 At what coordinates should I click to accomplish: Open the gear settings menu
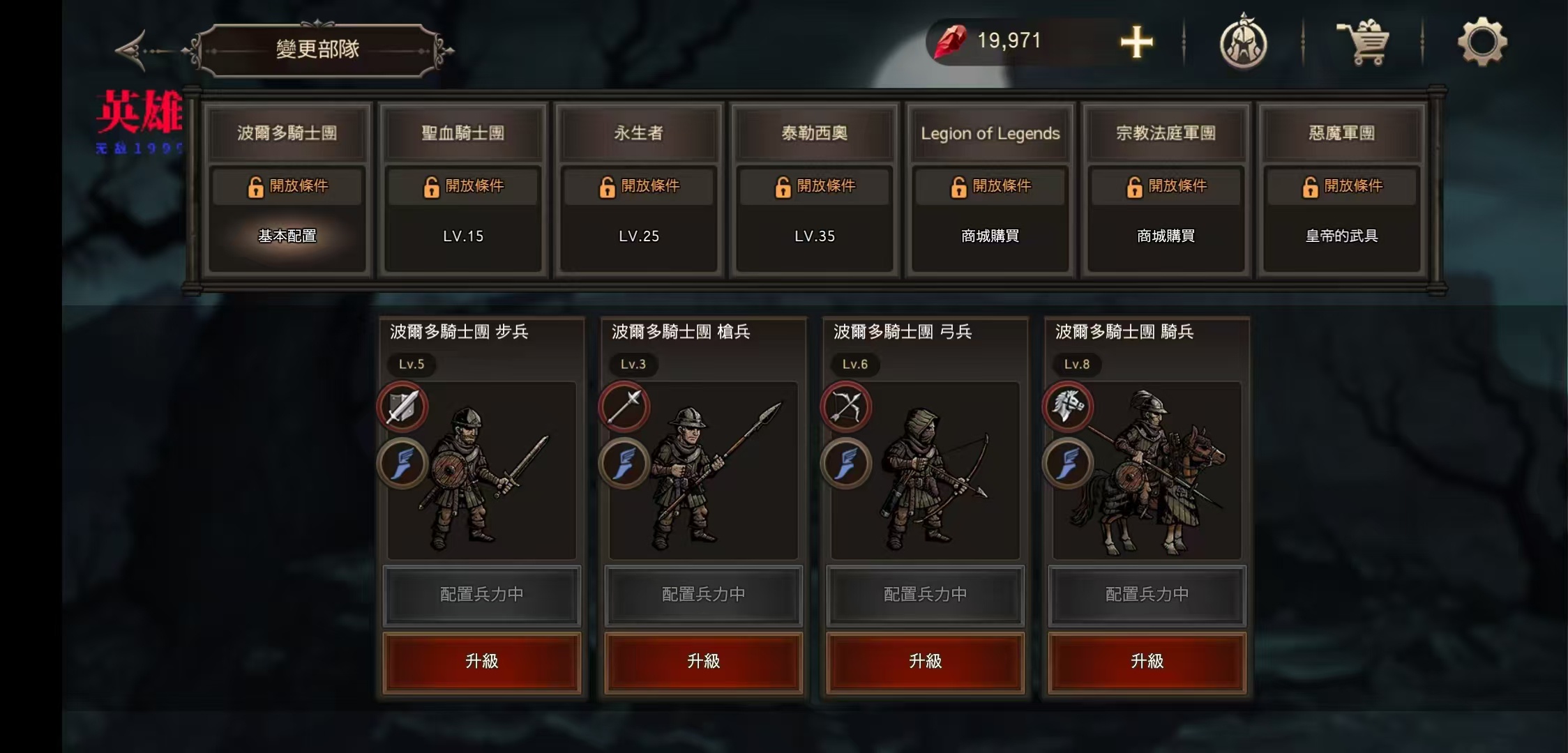coord(1482,43)
